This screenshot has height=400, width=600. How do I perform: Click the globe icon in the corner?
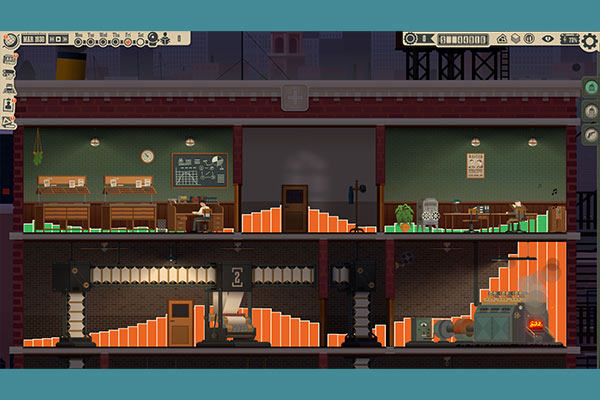click(8, 41)
